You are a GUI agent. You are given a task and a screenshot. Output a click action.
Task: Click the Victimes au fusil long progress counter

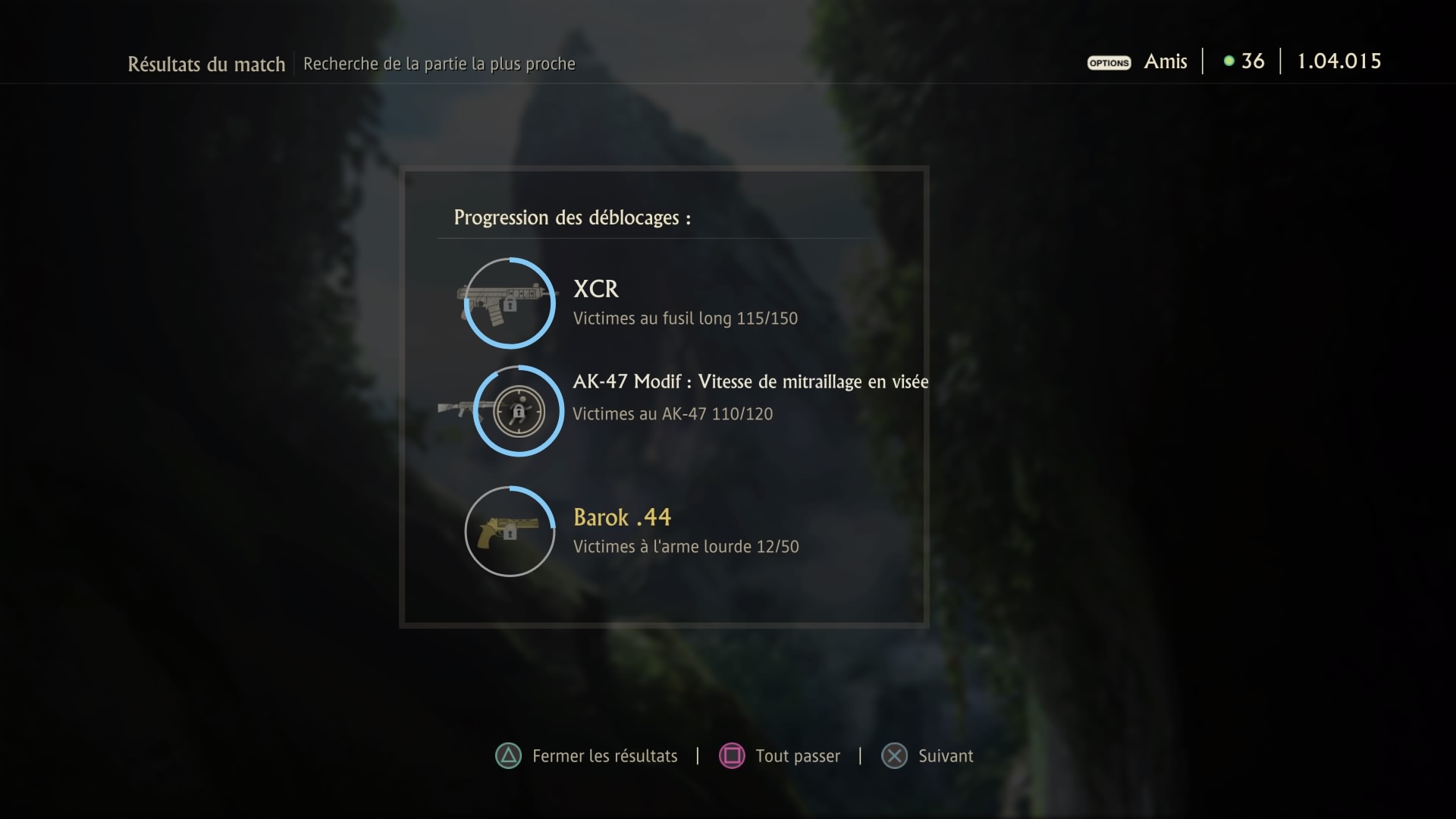[x=685, y=318]
